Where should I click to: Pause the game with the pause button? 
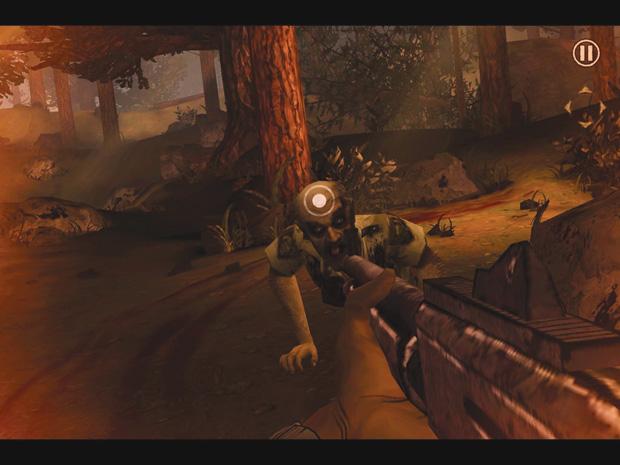click(x=586, y=53)
